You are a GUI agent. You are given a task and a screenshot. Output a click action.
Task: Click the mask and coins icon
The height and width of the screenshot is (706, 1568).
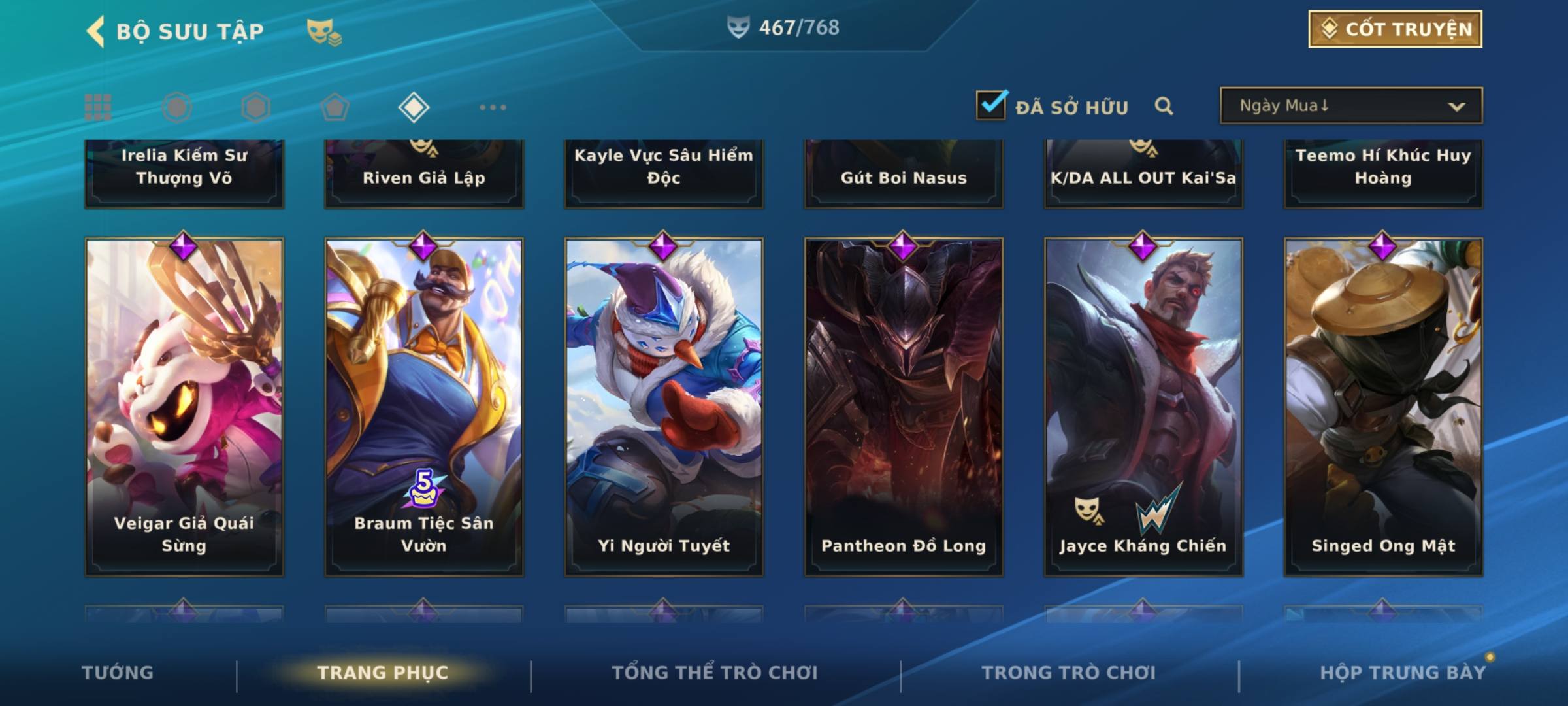(324, 31)
